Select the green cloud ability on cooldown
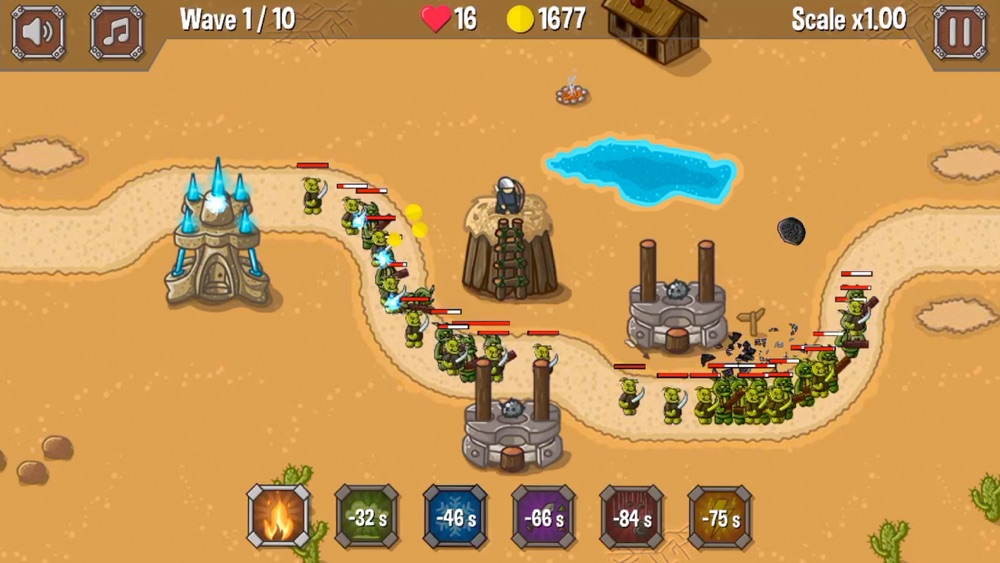The image size is (1000, 563). pyautogui.click(x=367, y=517)
